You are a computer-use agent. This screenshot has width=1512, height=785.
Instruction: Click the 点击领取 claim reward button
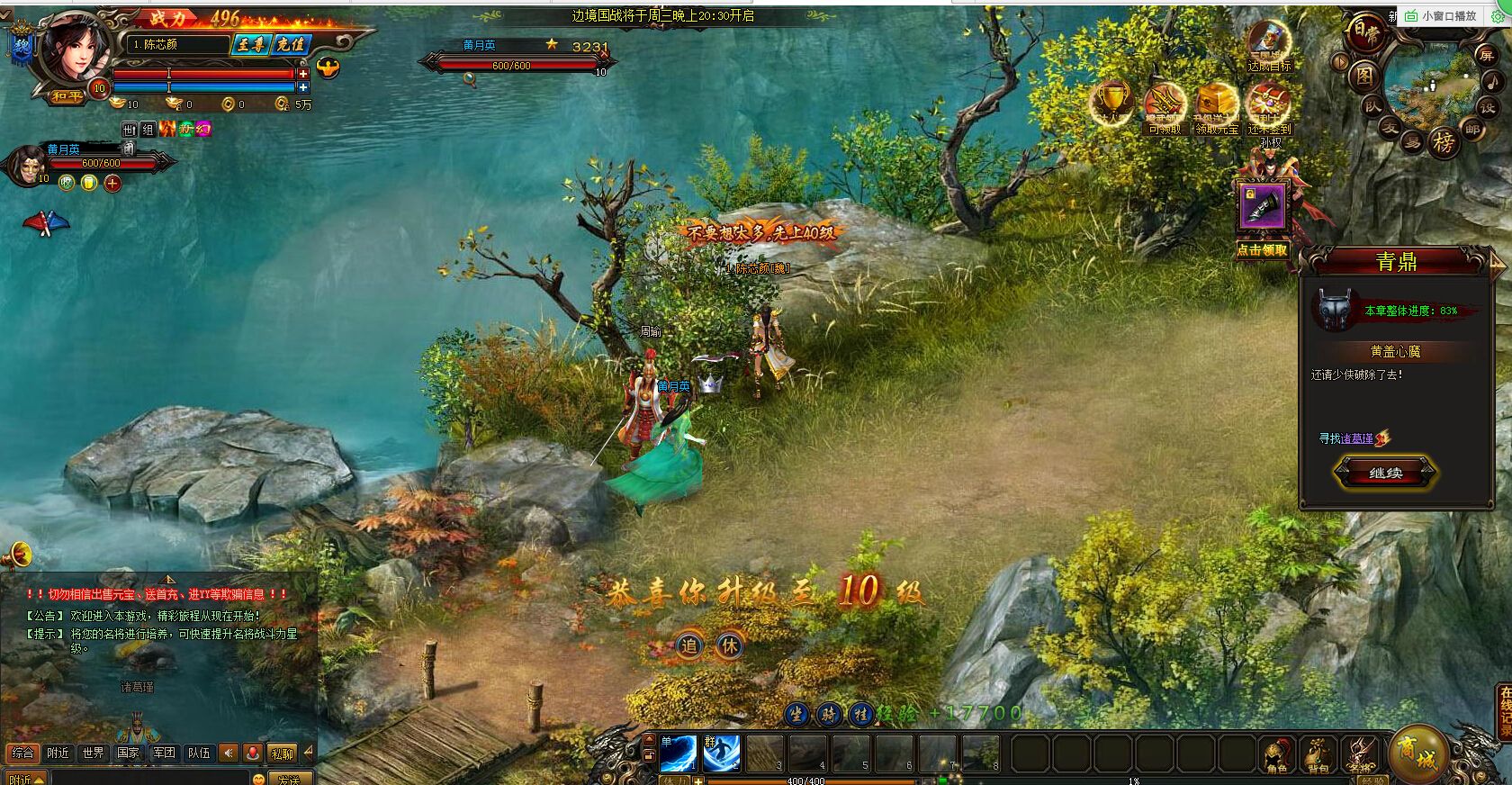pos(1262,250)
